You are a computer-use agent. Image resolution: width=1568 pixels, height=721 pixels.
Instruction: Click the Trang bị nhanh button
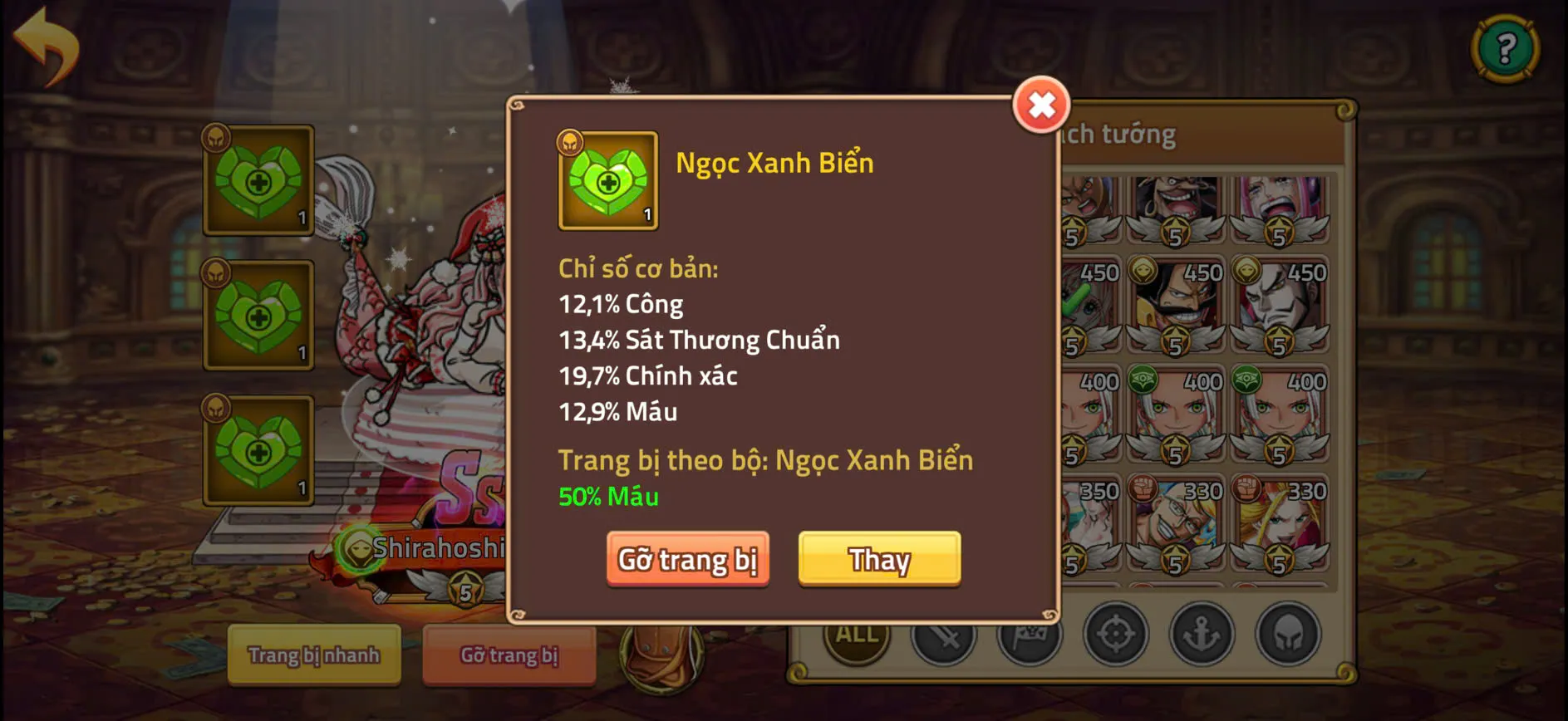[313, 655]
